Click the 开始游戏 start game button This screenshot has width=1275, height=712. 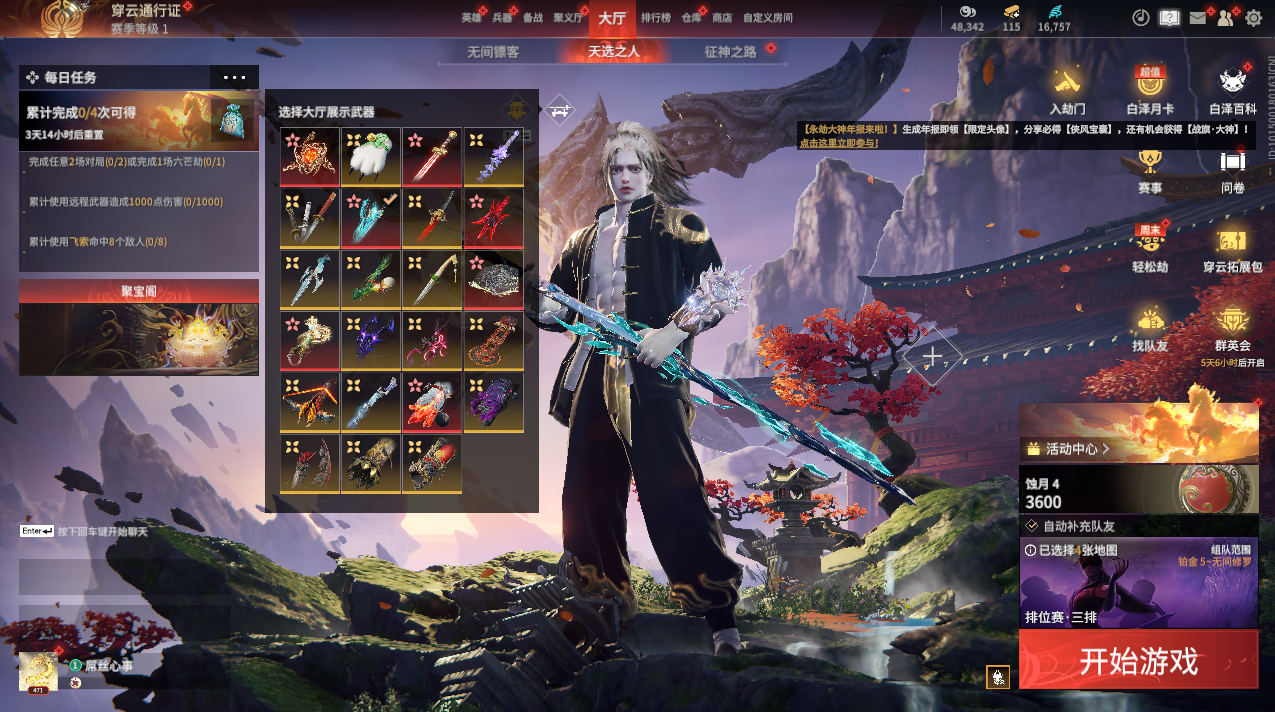pos(1138,660)
